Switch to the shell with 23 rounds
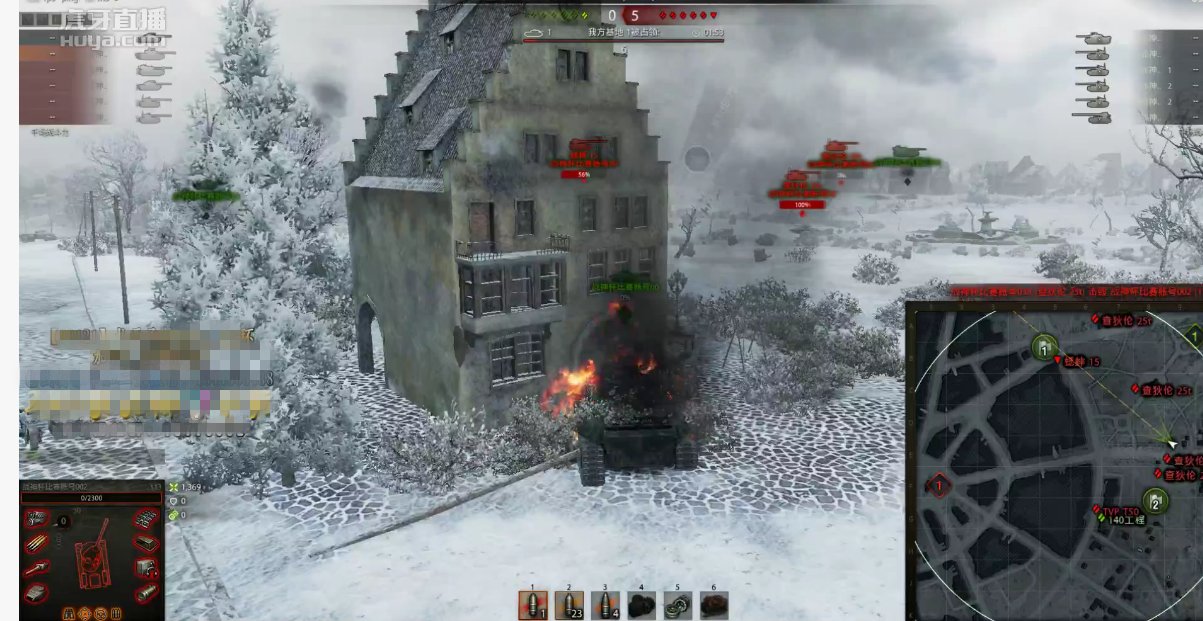This screenshot has width=1203, height=621. [568, 605]
